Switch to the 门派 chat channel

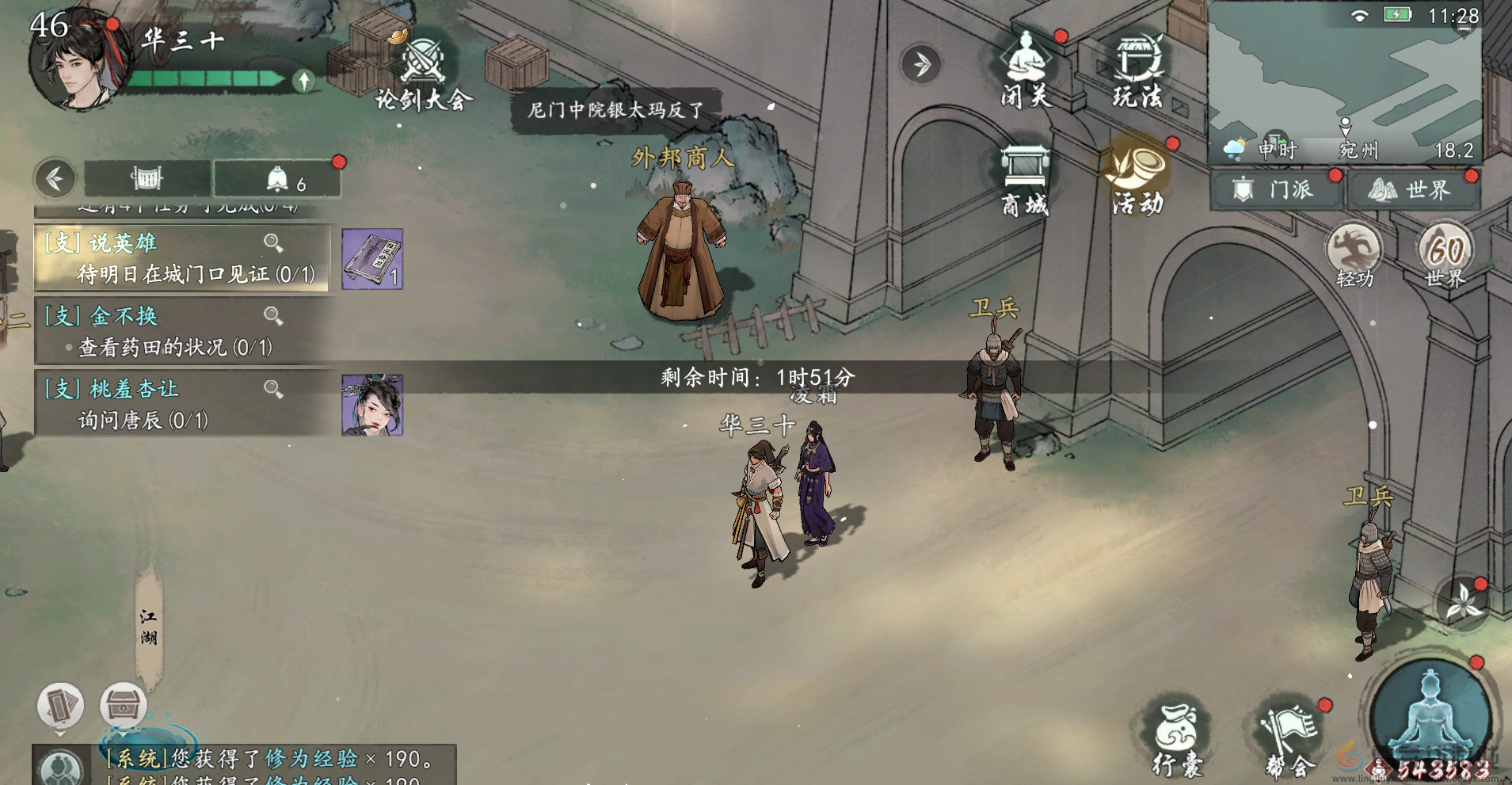(1275, 190)
